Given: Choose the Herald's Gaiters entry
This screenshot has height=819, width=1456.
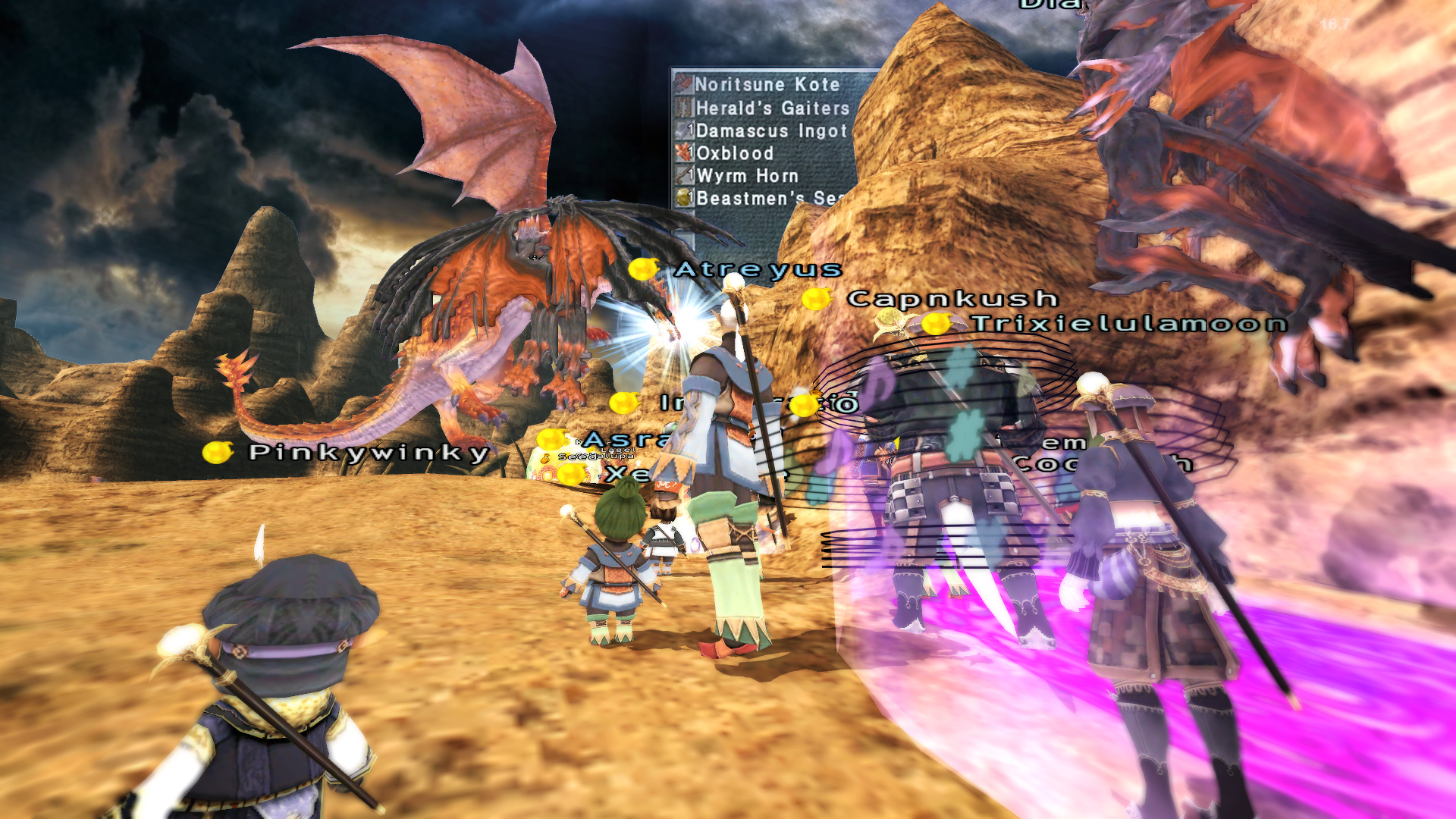Looking at the screenshot, I should tap(771, 108).
